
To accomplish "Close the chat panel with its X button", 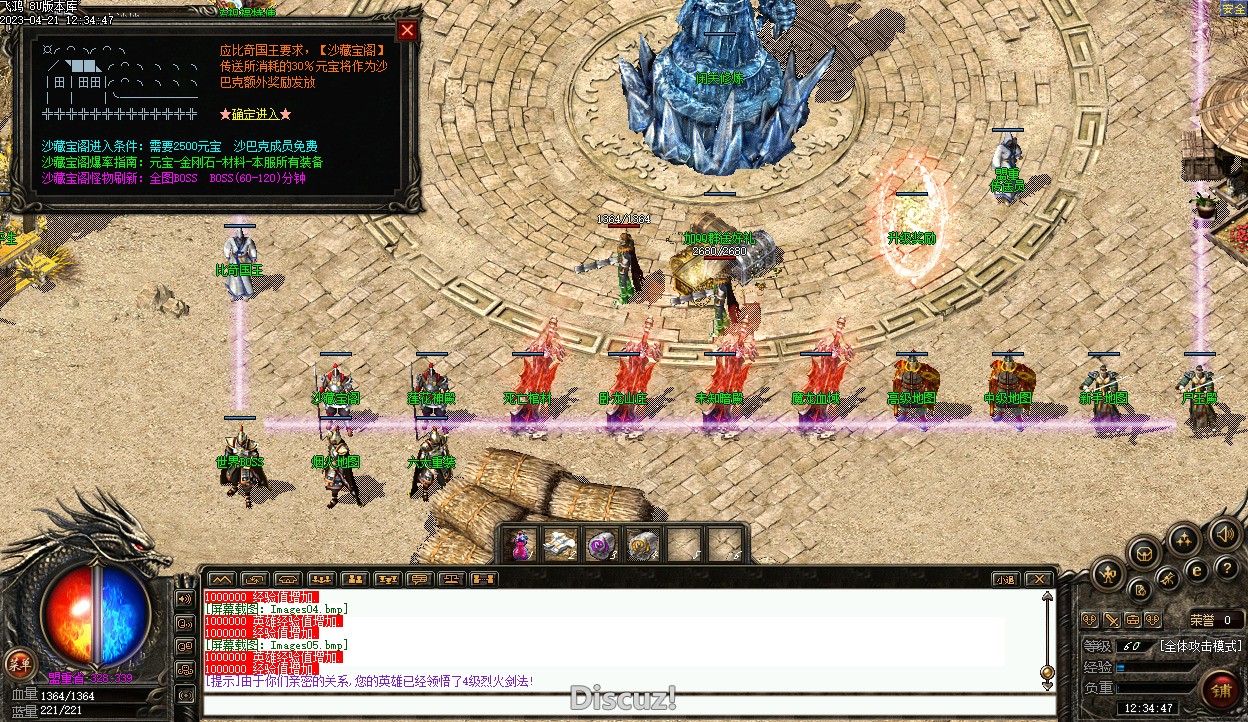I will (x=1039, y=579).
